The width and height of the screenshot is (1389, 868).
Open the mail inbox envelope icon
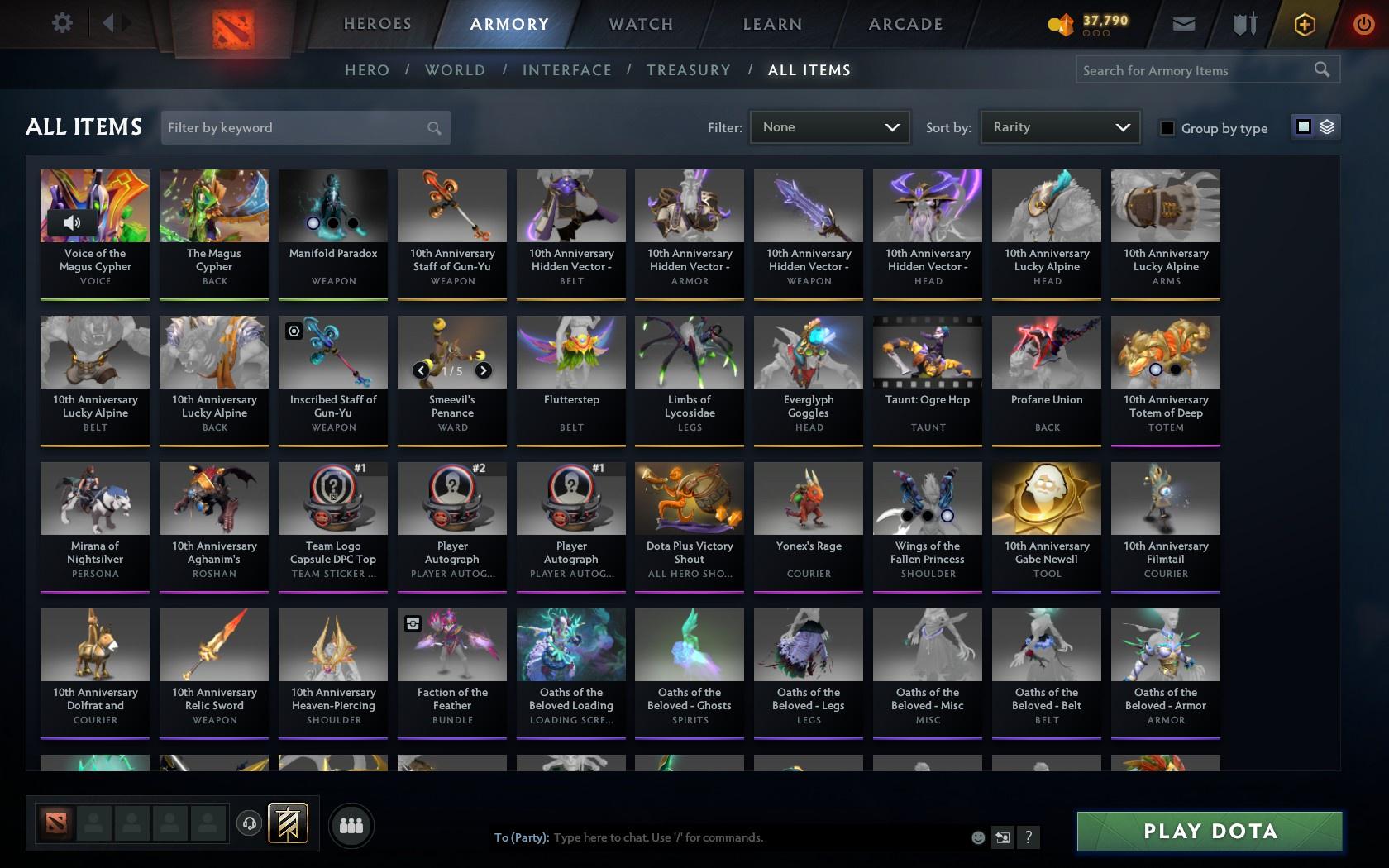(x=1183, y=23)
